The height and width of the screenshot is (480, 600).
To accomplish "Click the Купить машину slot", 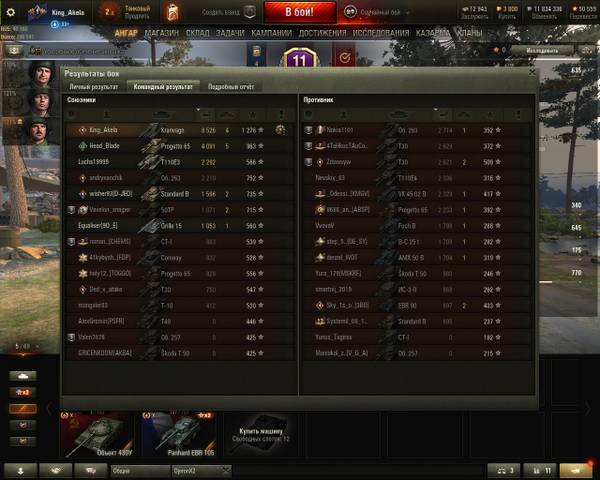I will [x=260, y=432].
